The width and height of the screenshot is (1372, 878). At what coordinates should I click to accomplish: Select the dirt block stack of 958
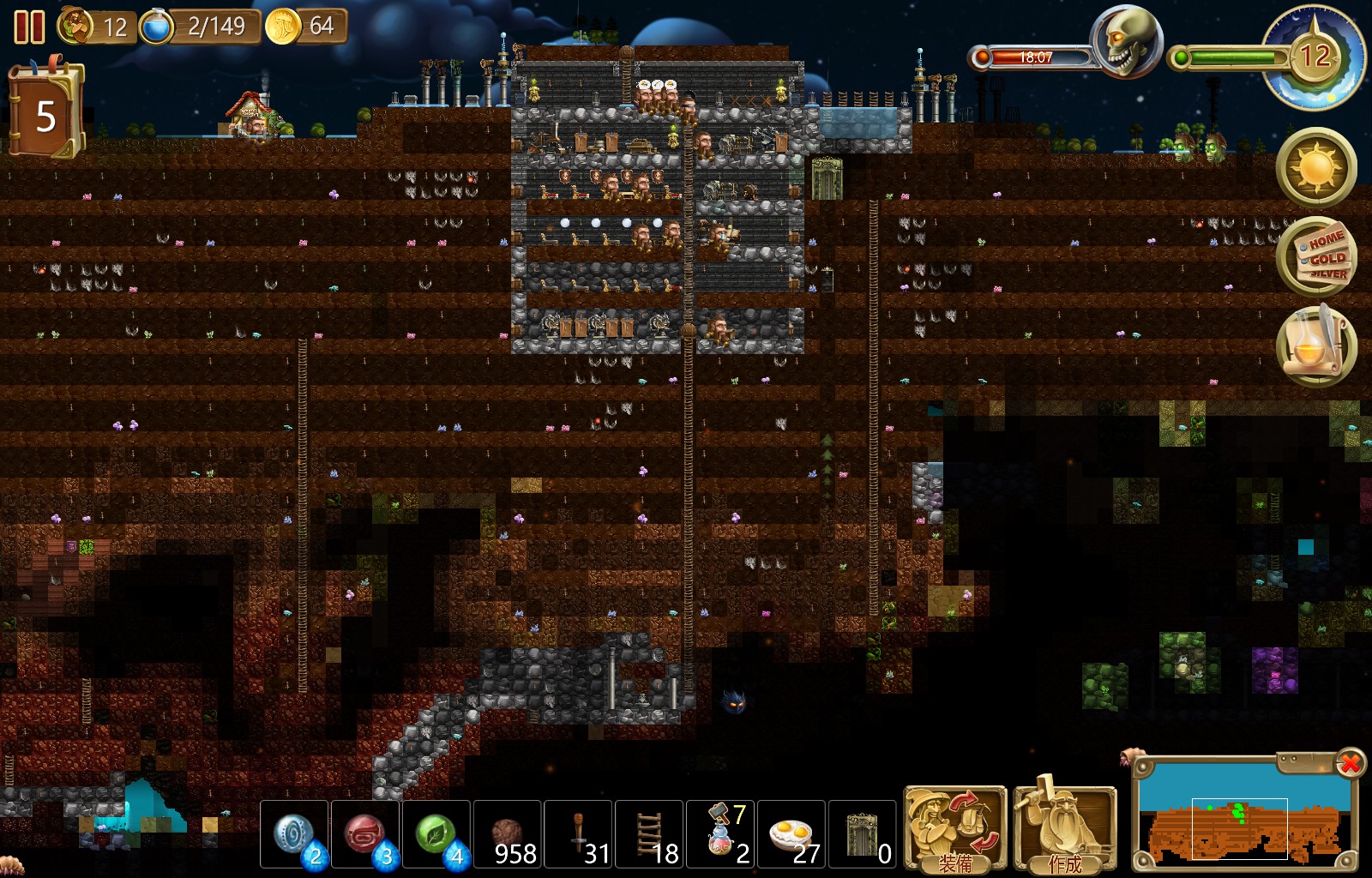[x=507, y=830]
